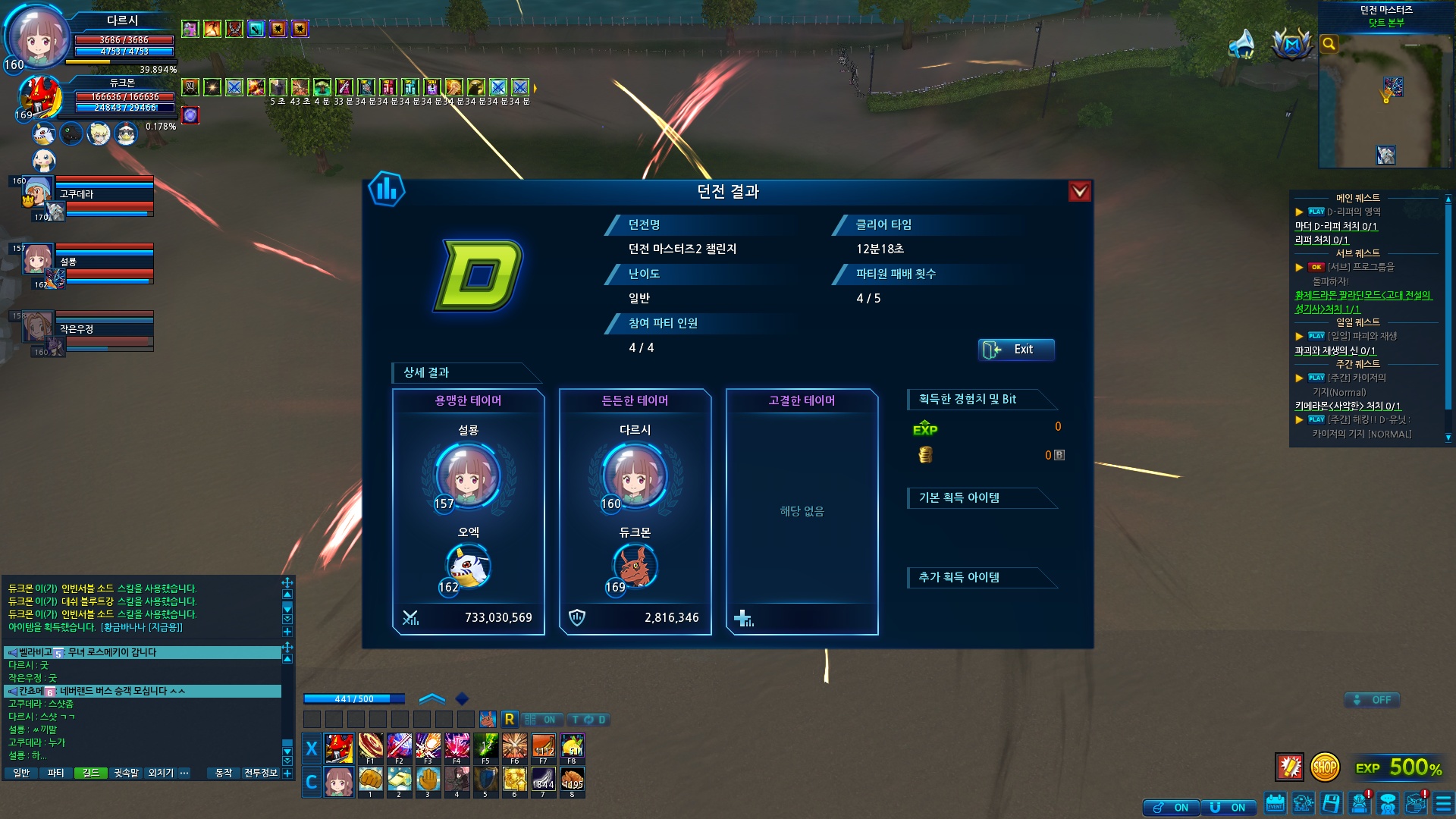Select party member 고쿠데라 frame
The height and width of the screenshot is (819, 1456).
(x=105, y=195)
